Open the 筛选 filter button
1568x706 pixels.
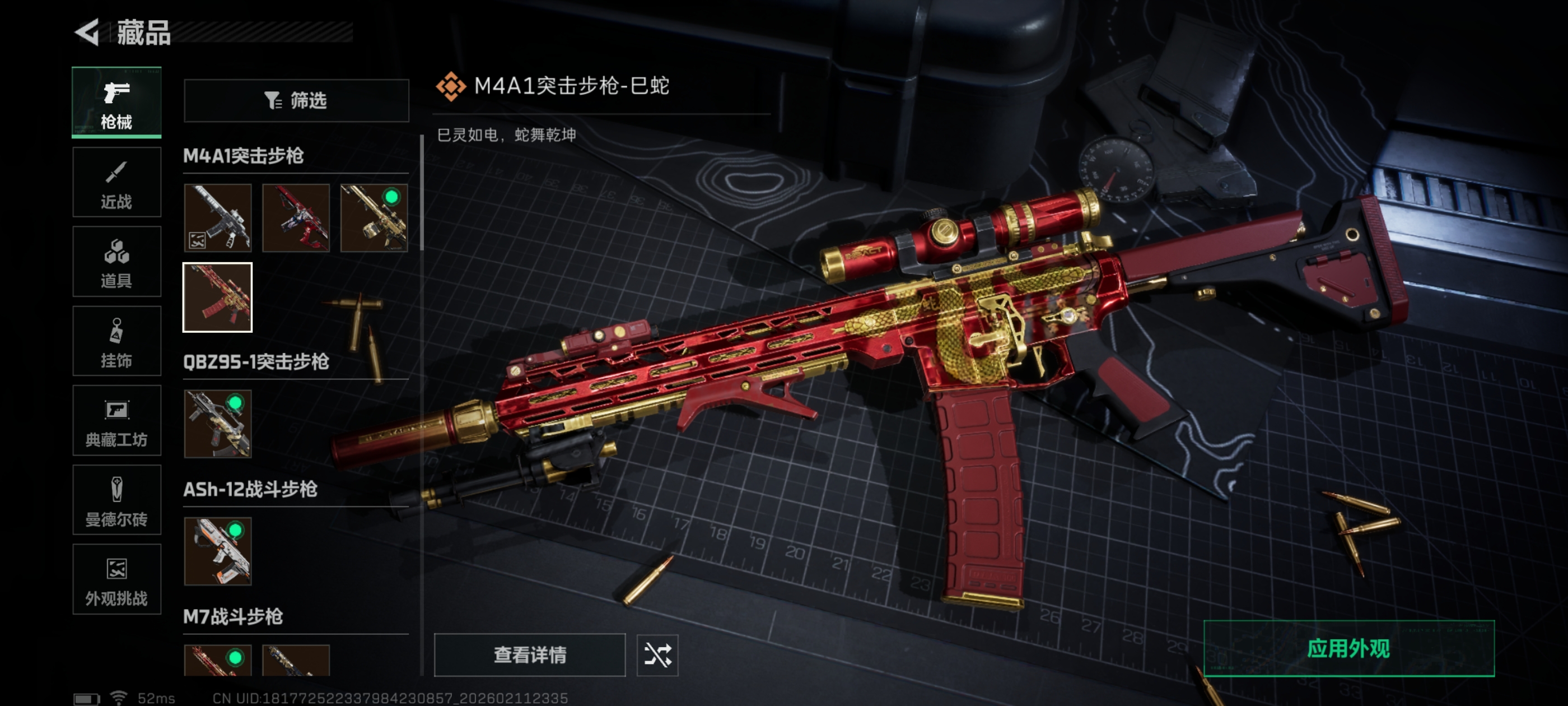(x=296, y=100)
